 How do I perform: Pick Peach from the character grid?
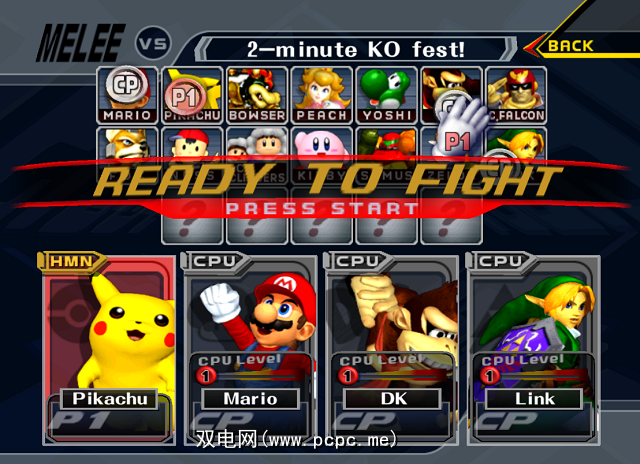(320, 95)
